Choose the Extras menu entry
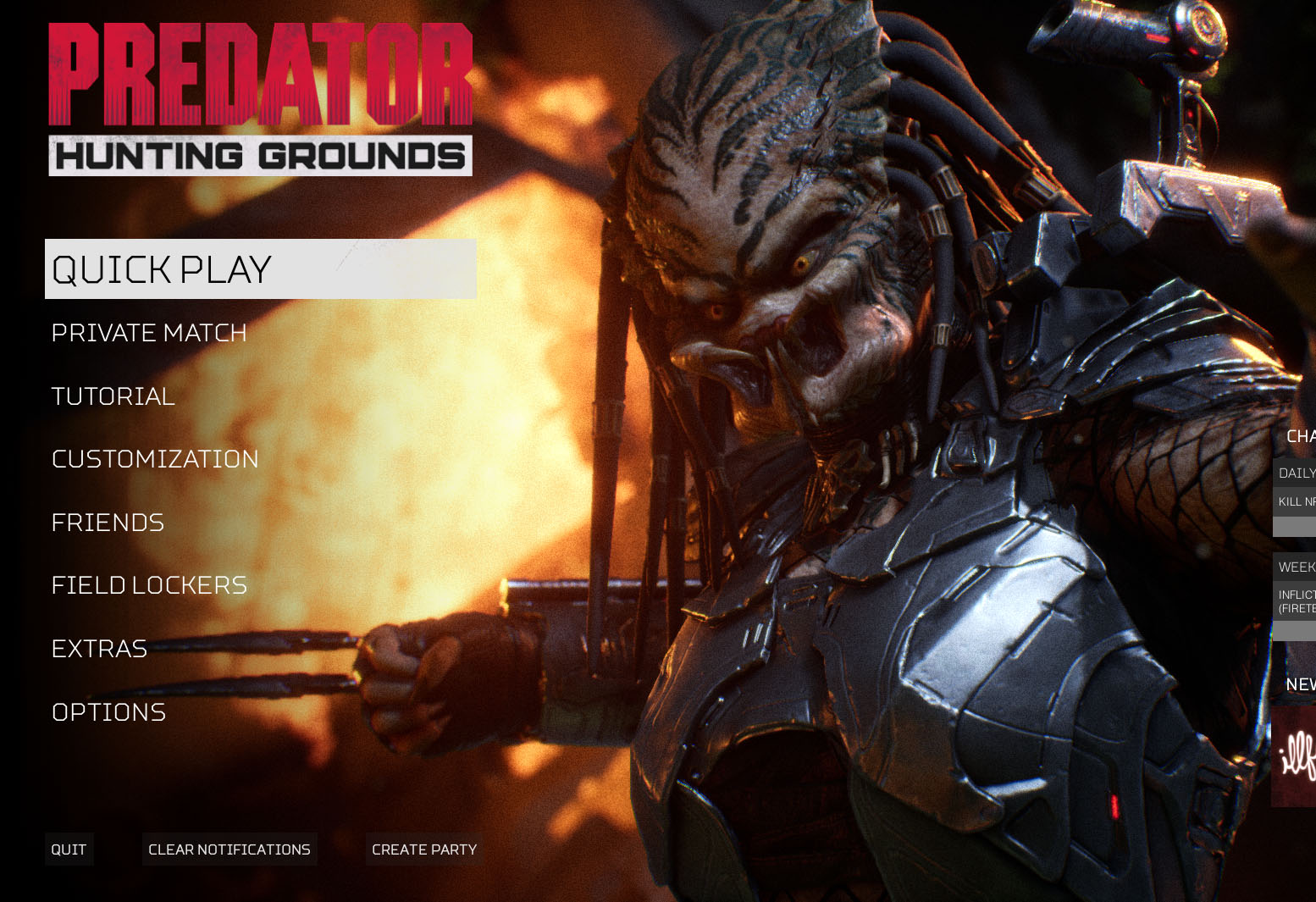Screen dimensions: 1316x902 tap(99, 649)
